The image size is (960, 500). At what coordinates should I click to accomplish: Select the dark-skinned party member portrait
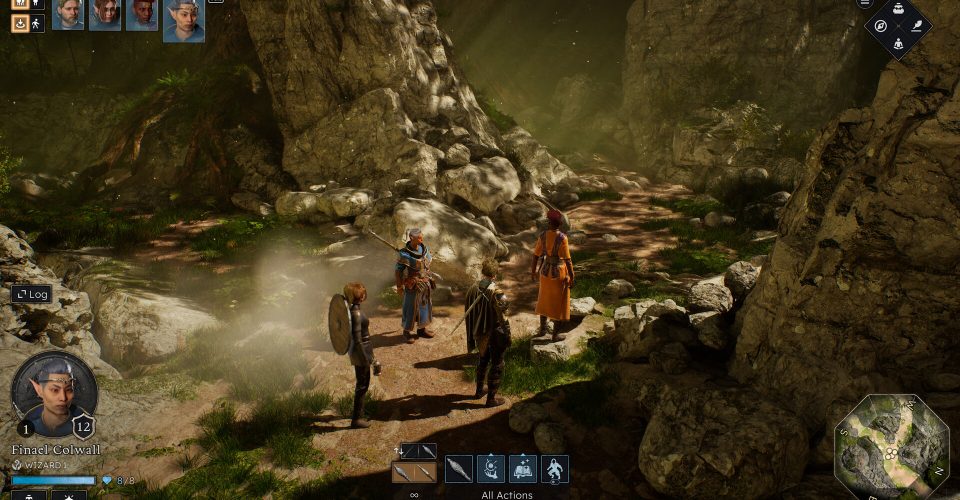pos(142,14)
